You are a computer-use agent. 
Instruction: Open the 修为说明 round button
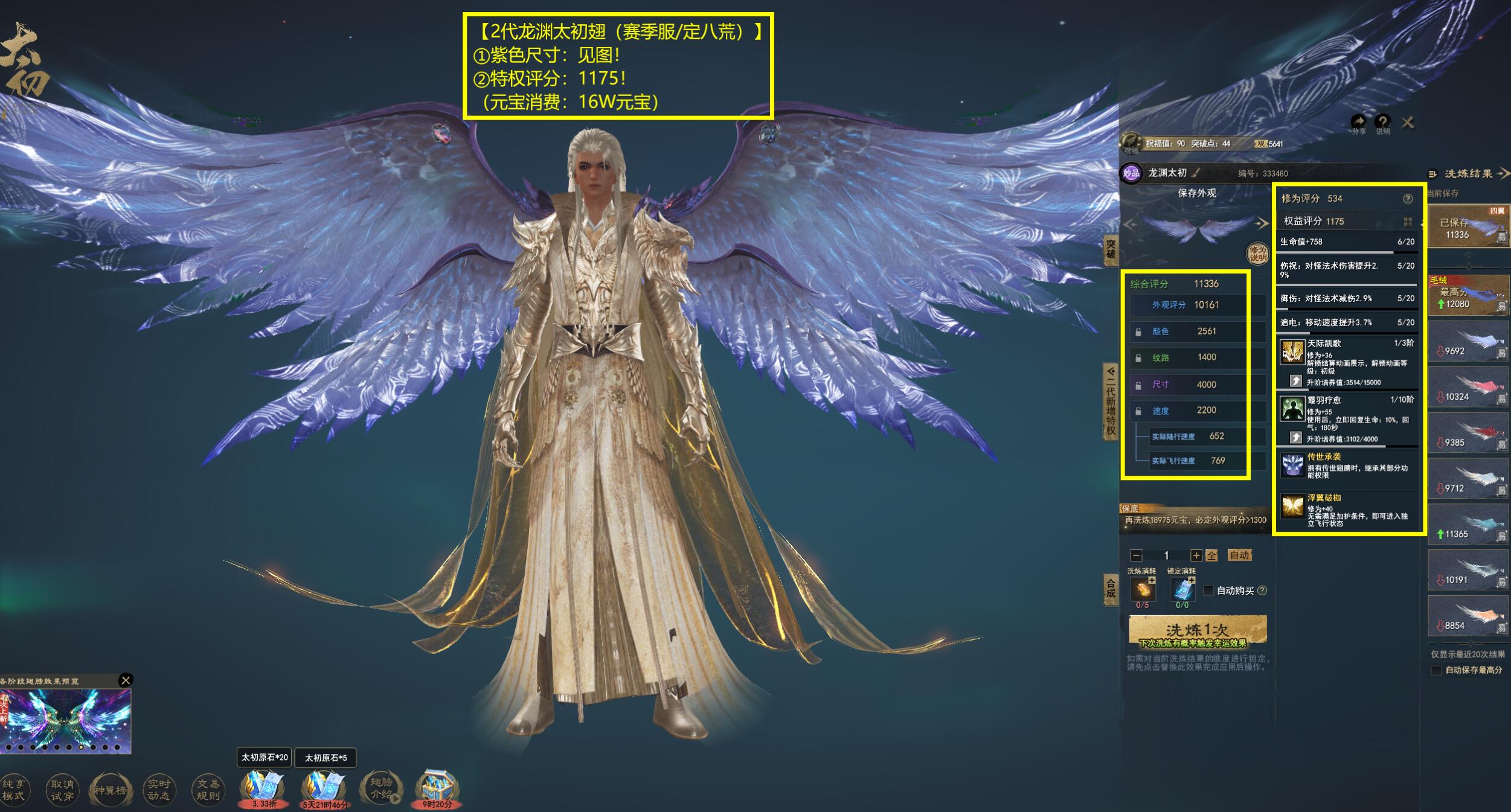click(1257, 254)
